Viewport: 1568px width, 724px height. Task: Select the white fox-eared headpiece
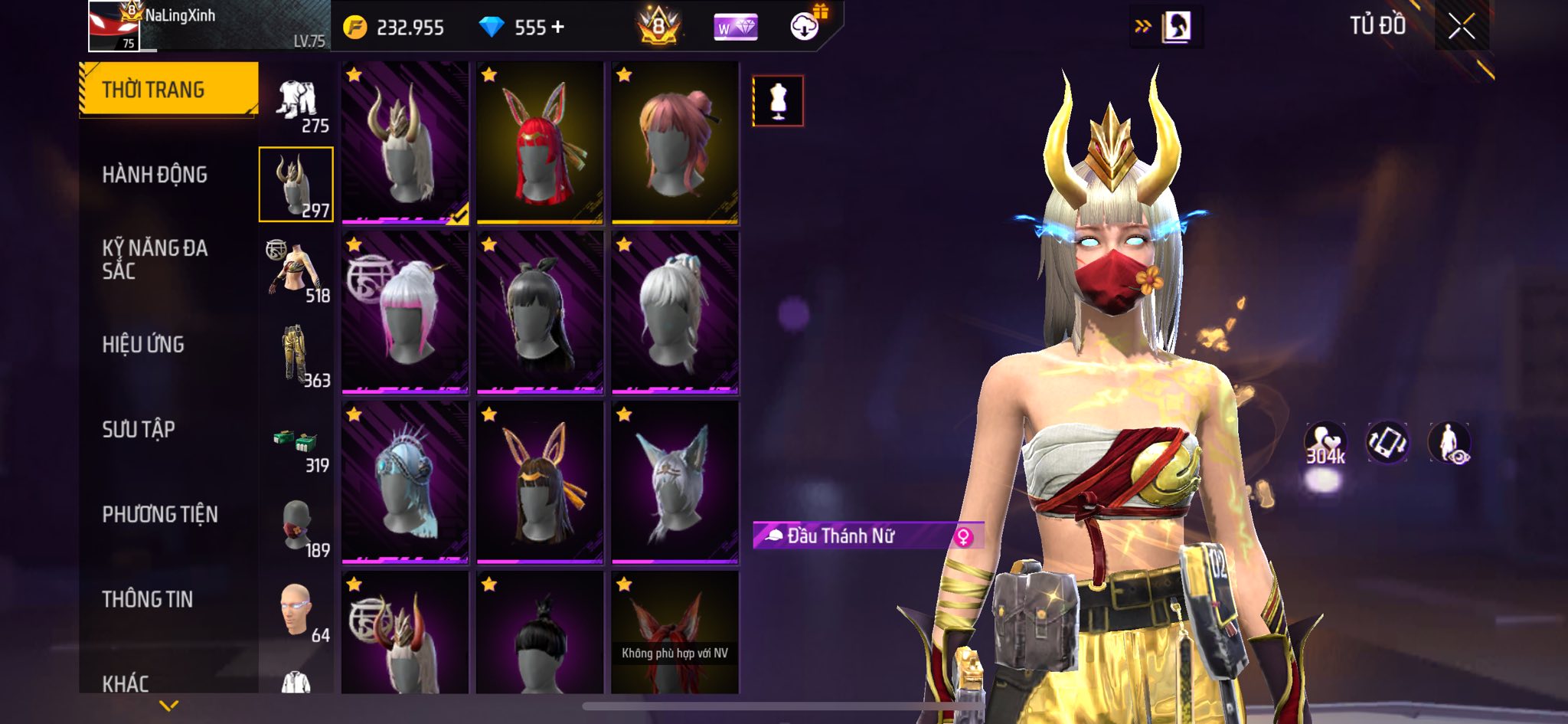(x=675, y=483)
